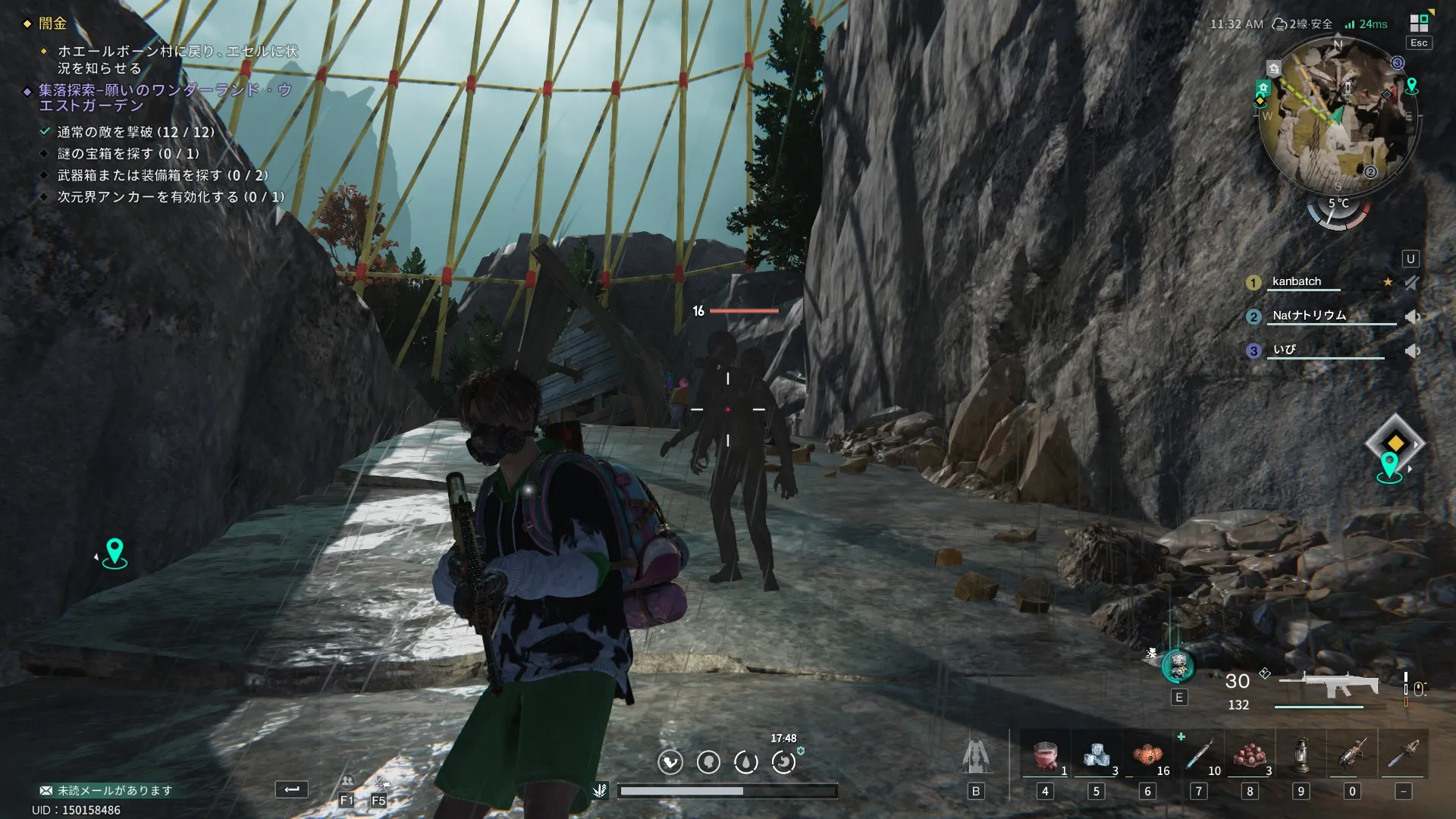The height and width of the screenshot is (819, 1456).
Task: Select the equipped assault rifle weapon icon
Action: [1328, 685]
